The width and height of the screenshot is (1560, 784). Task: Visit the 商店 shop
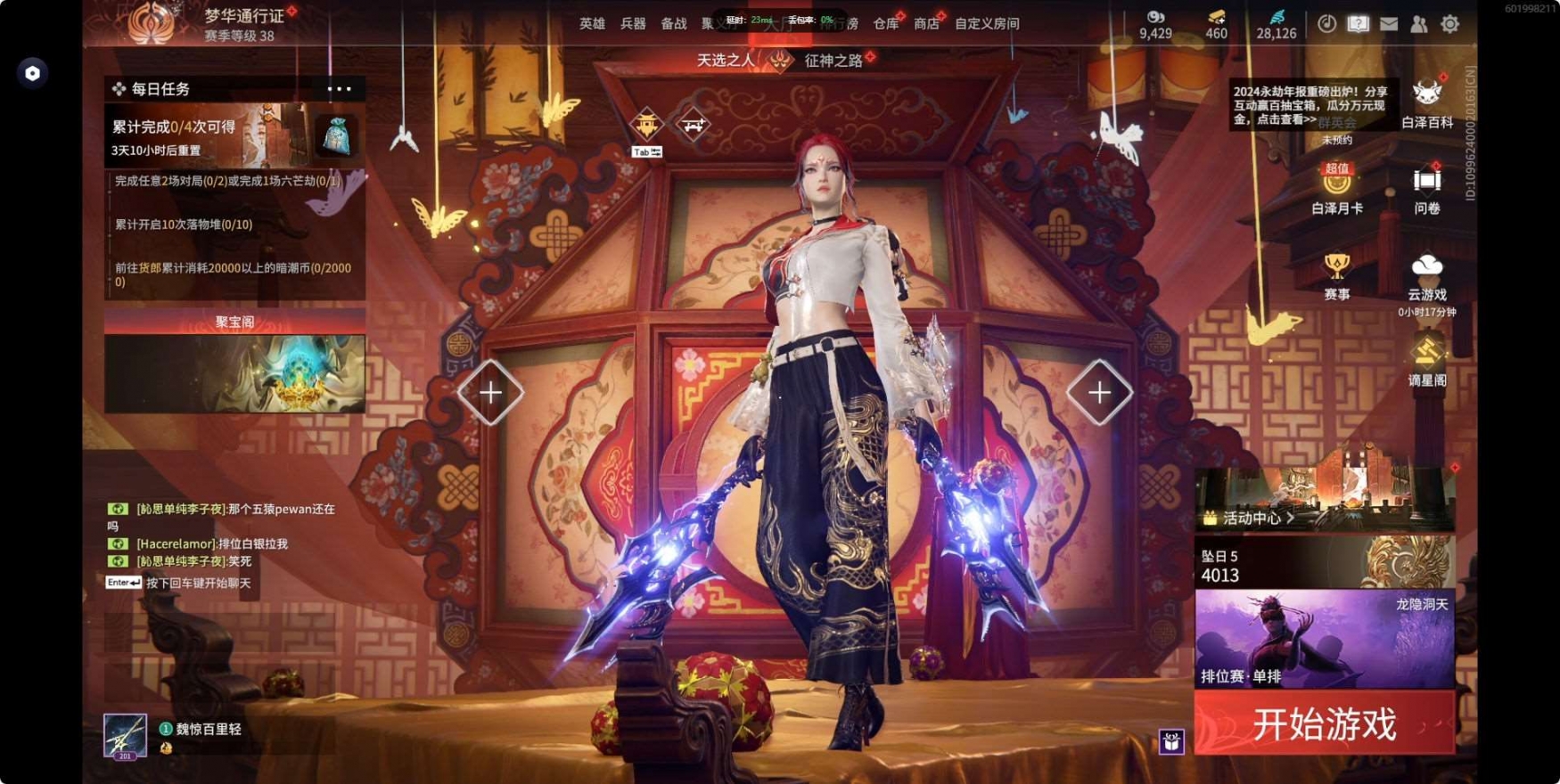[x=926, y=24]
